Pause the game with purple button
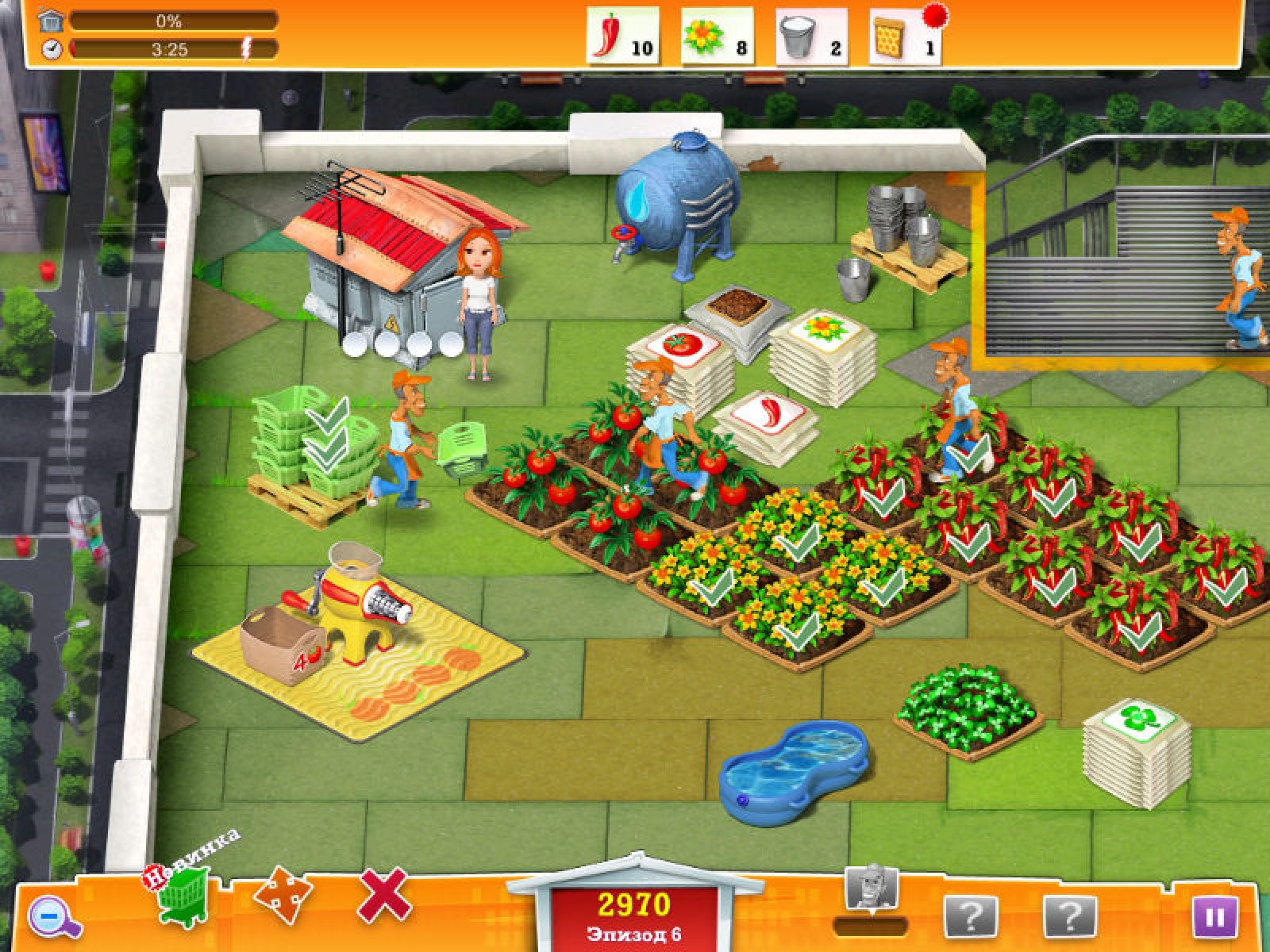Screen dimensions: 1270x952 point(1214,918)
